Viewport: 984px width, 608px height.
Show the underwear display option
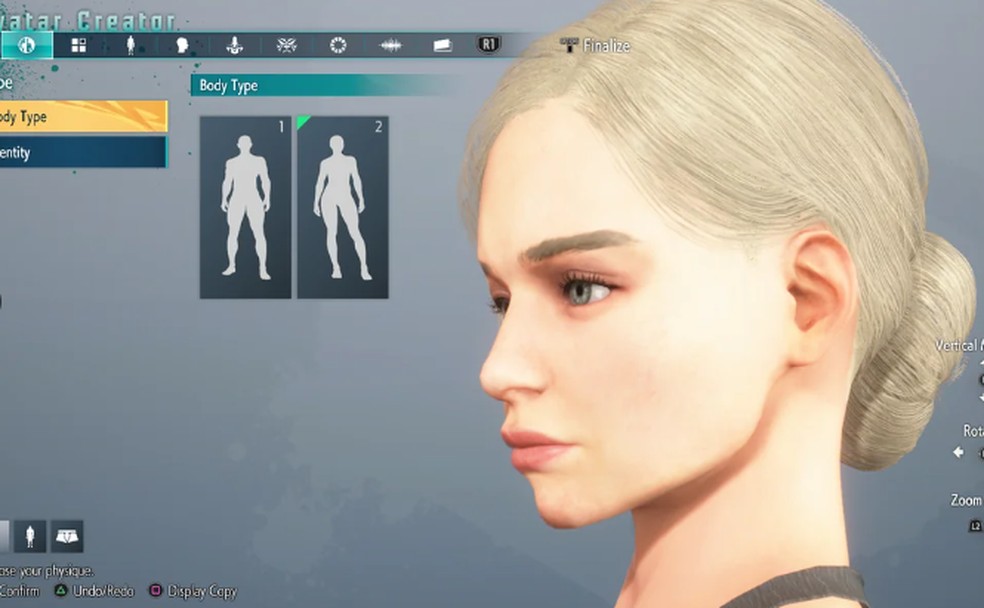click(67, 537)
